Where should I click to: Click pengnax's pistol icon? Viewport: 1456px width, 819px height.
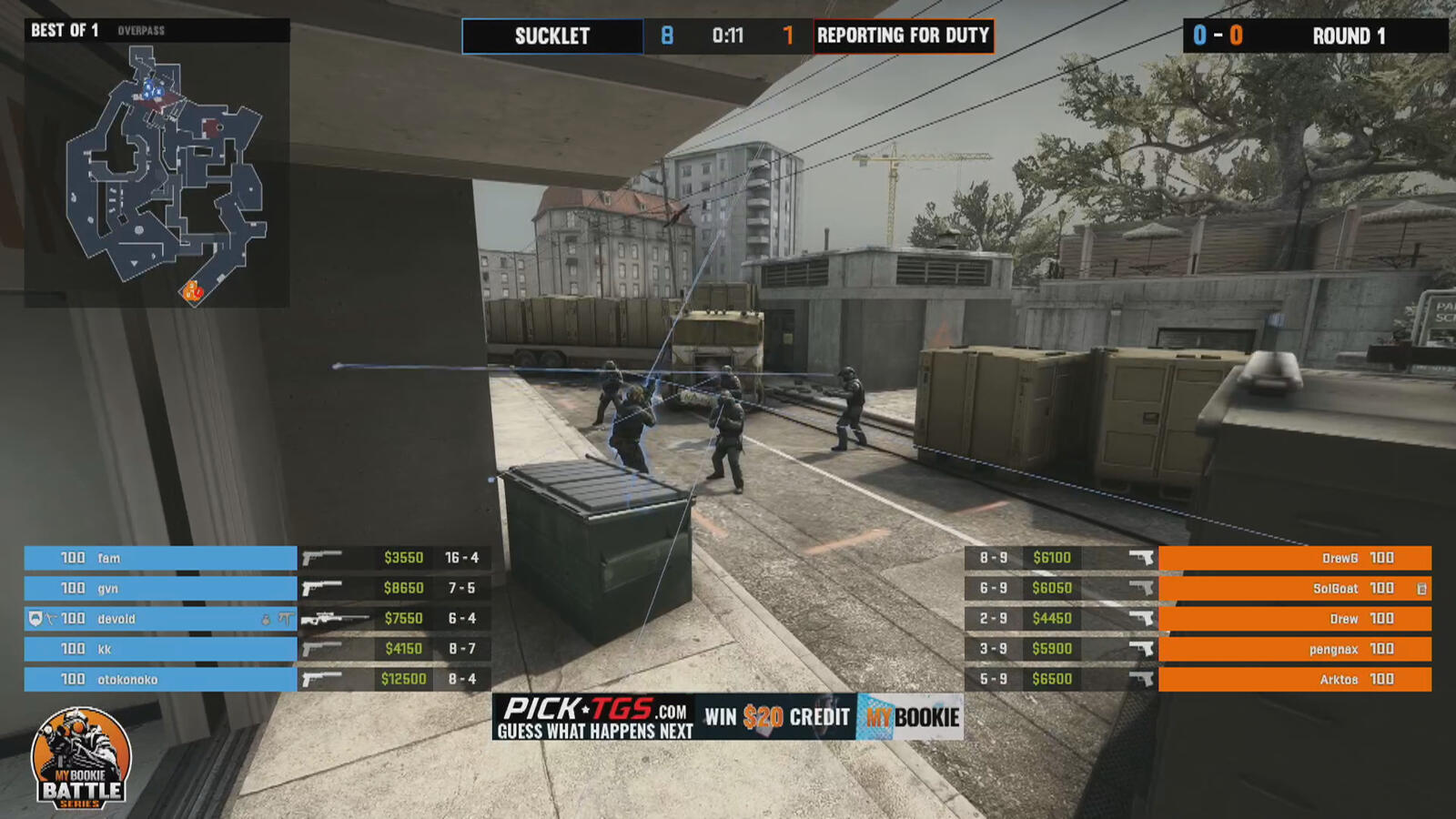1142,650
